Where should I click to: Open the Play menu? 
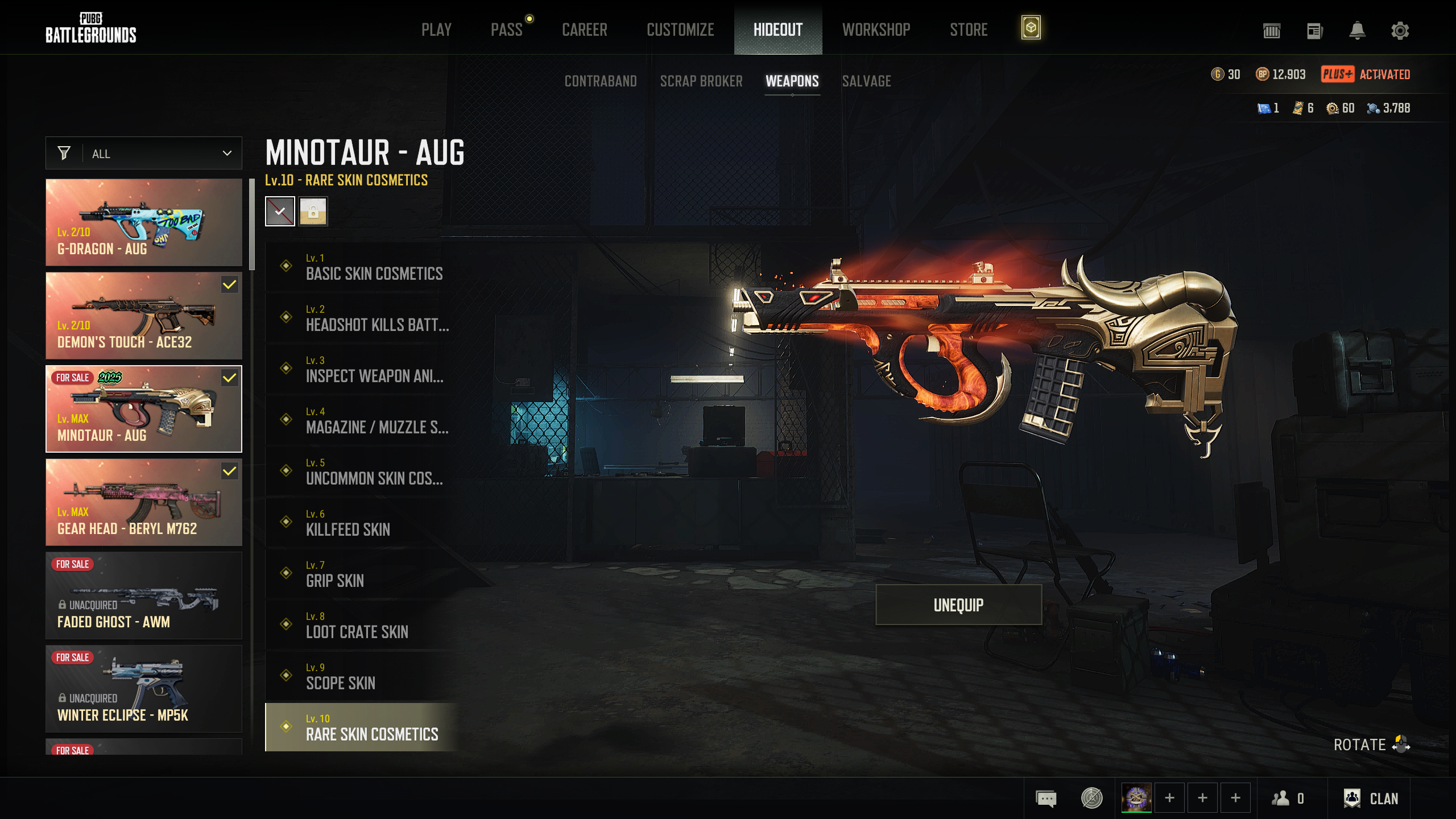pos(436,30)
